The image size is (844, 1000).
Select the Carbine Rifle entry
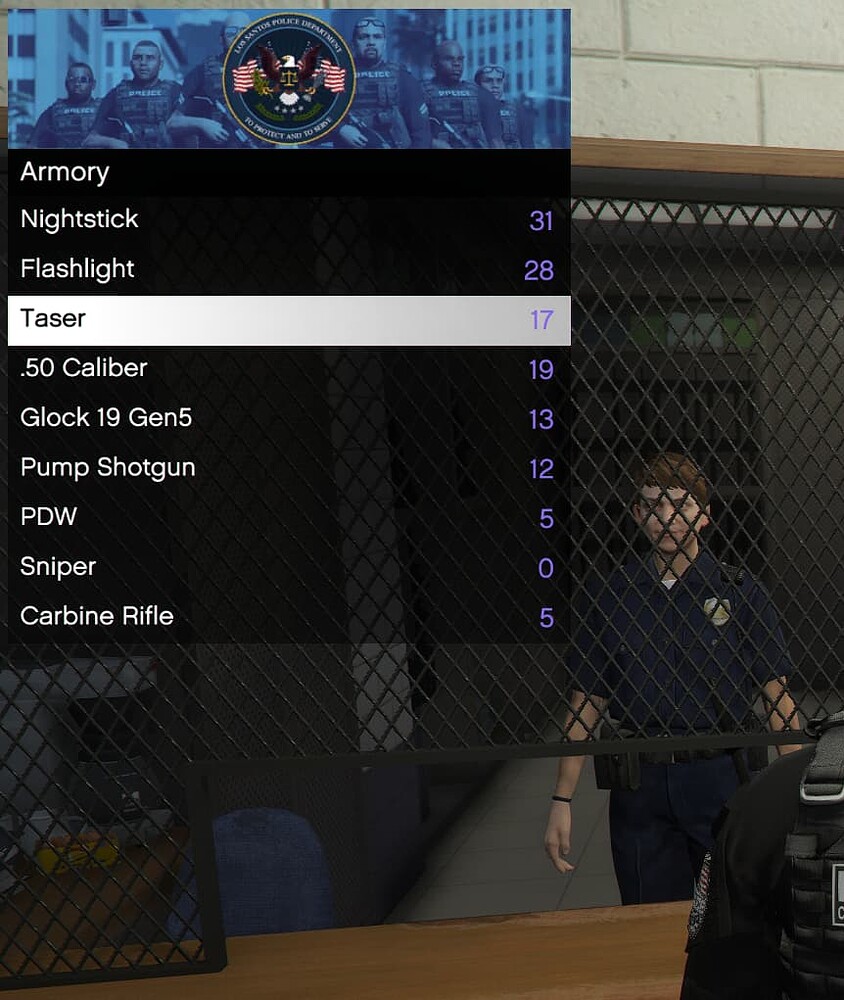[289, 617]
